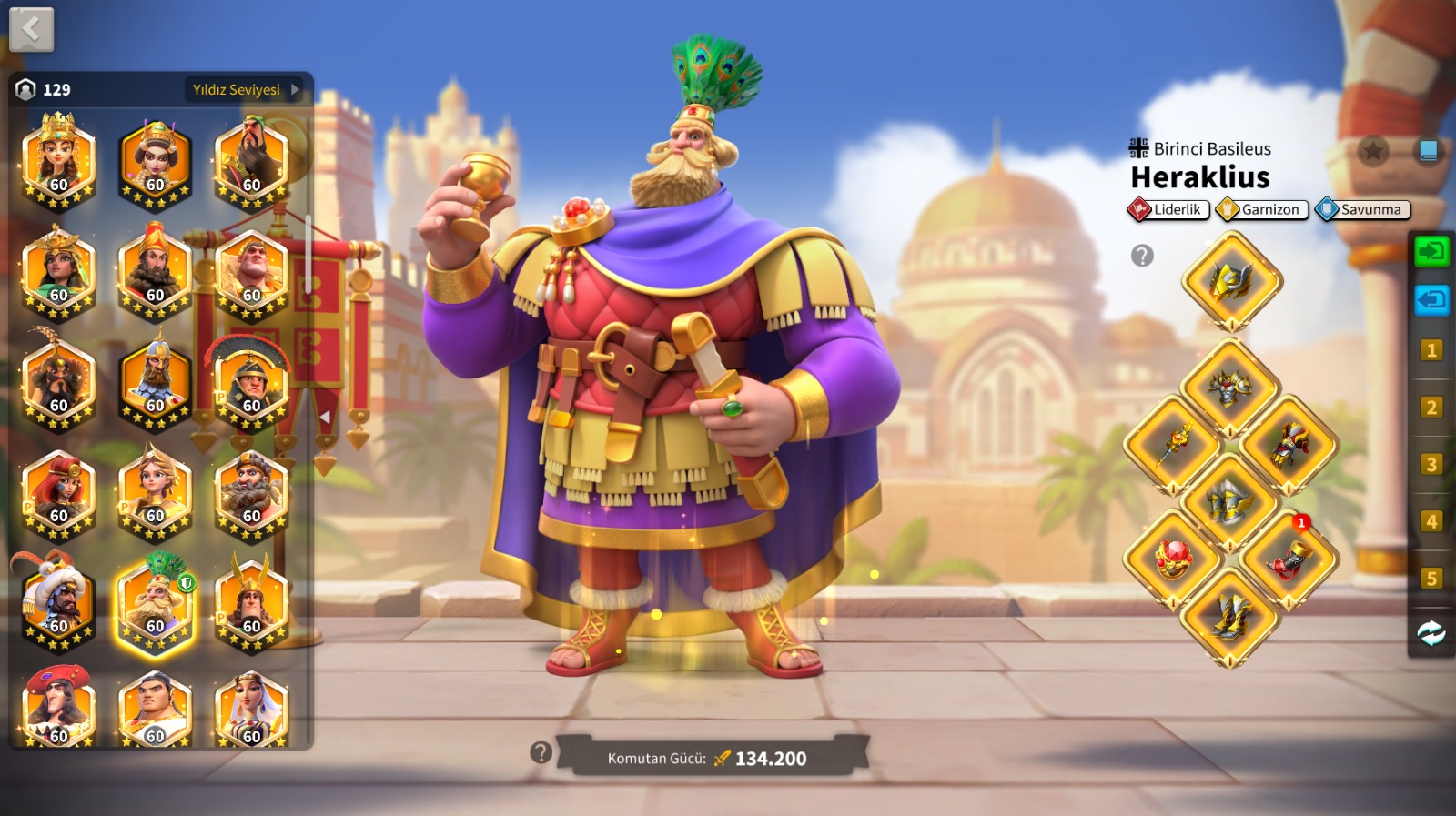Select the highlighted Heraklius portrait in the list
The width and height of the screenshot is (1456, 816).
pyautogui.click(x=156, y=605)
